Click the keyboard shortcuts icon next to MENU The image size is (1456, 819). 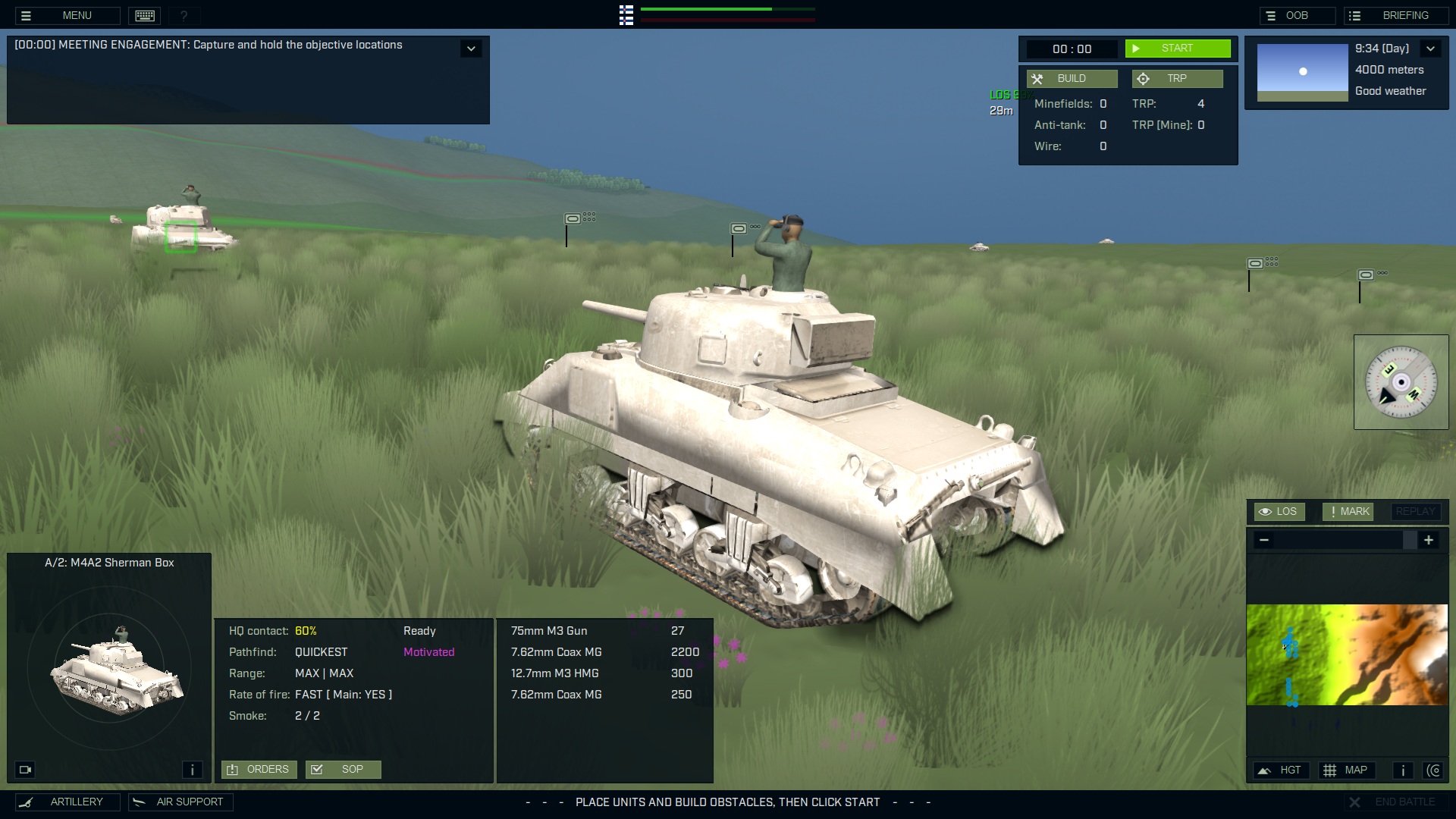coord(144,15)
